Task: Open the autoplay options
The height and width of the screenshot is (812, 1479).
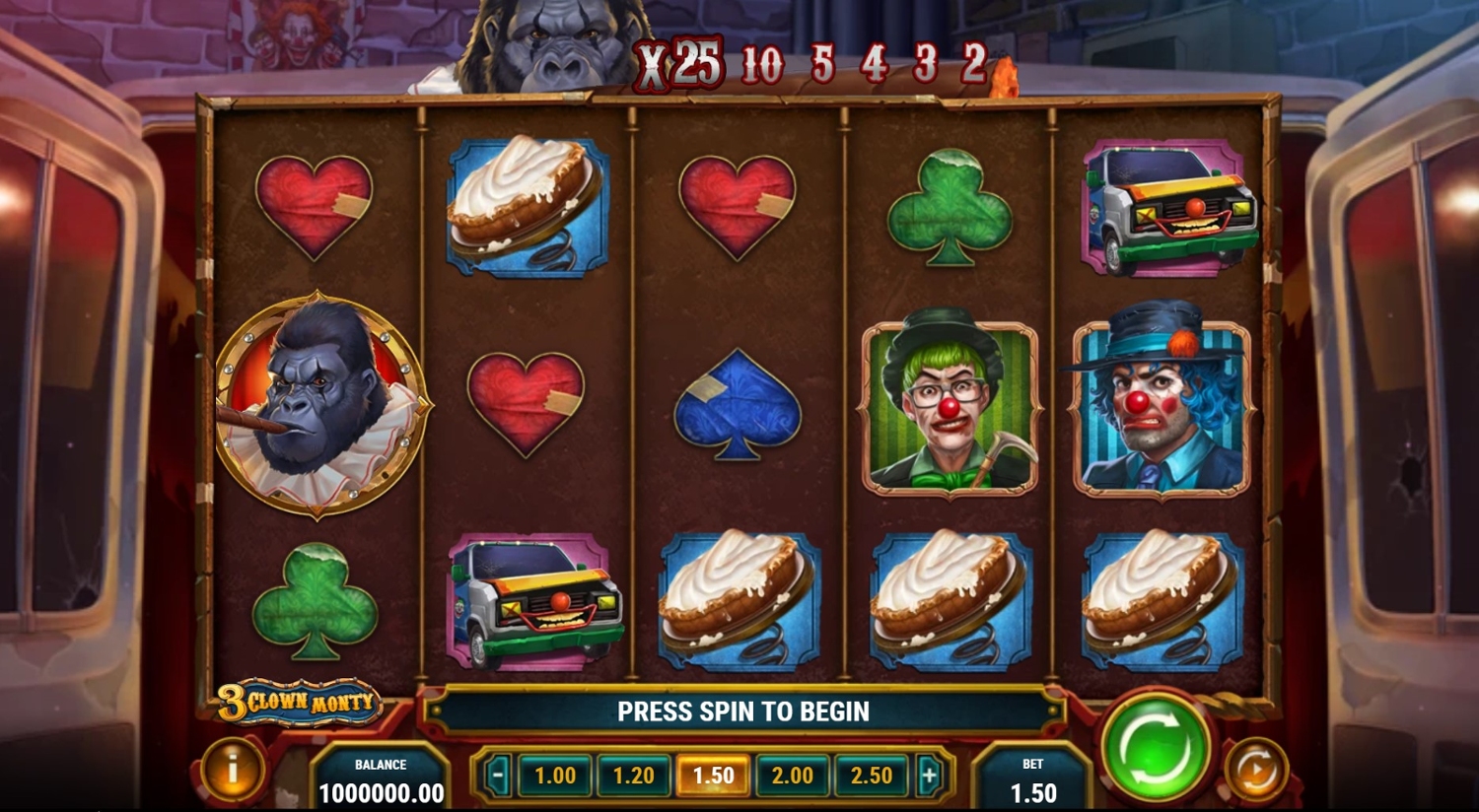Action: (1256, 769)
